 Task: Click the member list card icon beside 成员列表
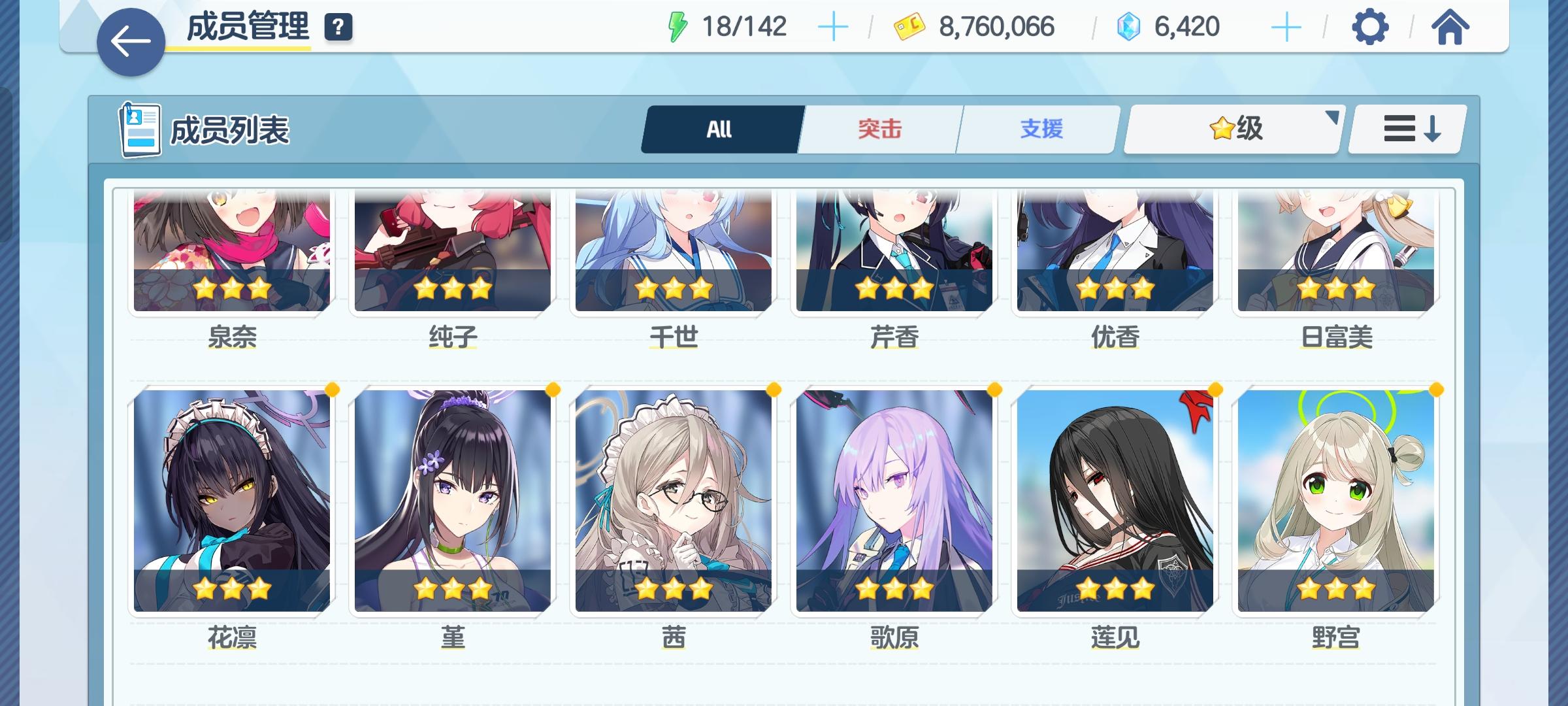coord(140,129)
